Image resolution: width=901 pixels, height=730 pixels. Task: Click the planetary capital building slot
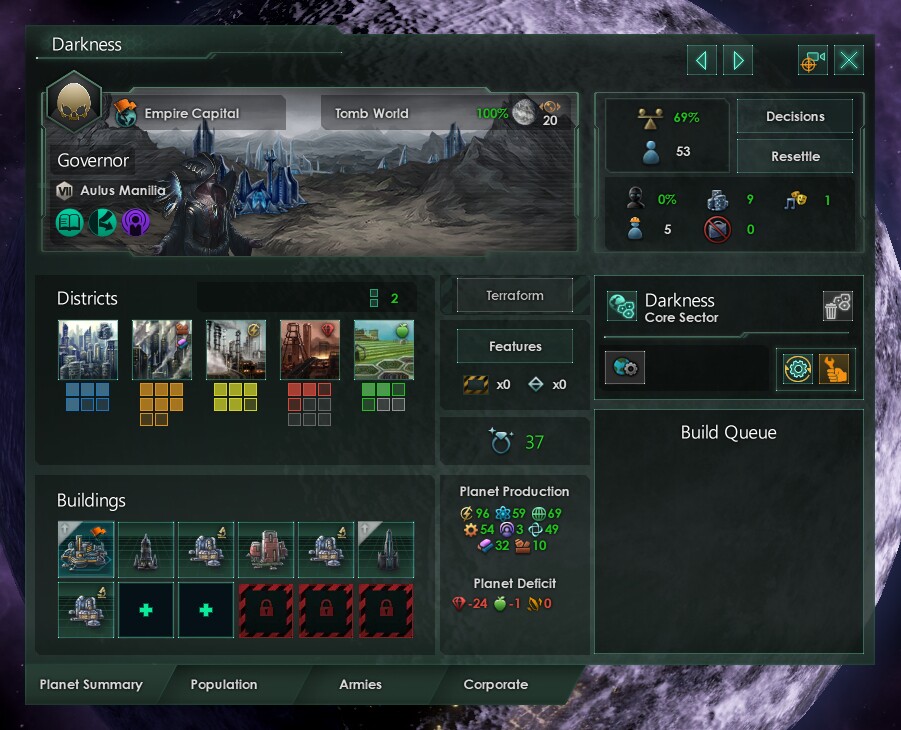point(86,549)
